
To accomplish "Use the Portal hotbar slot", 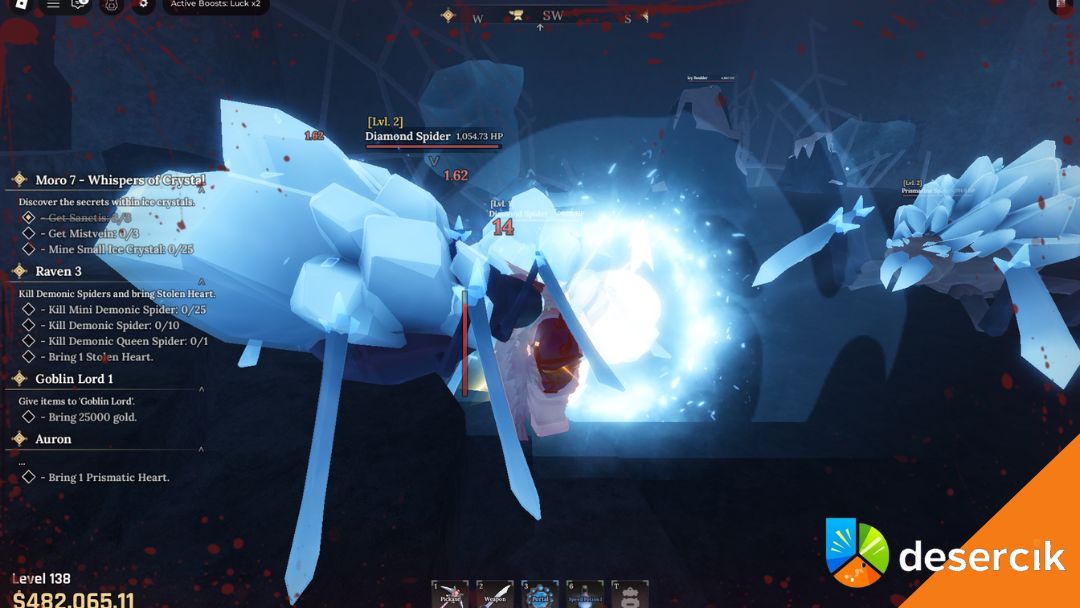I will [x=541, y=594].
